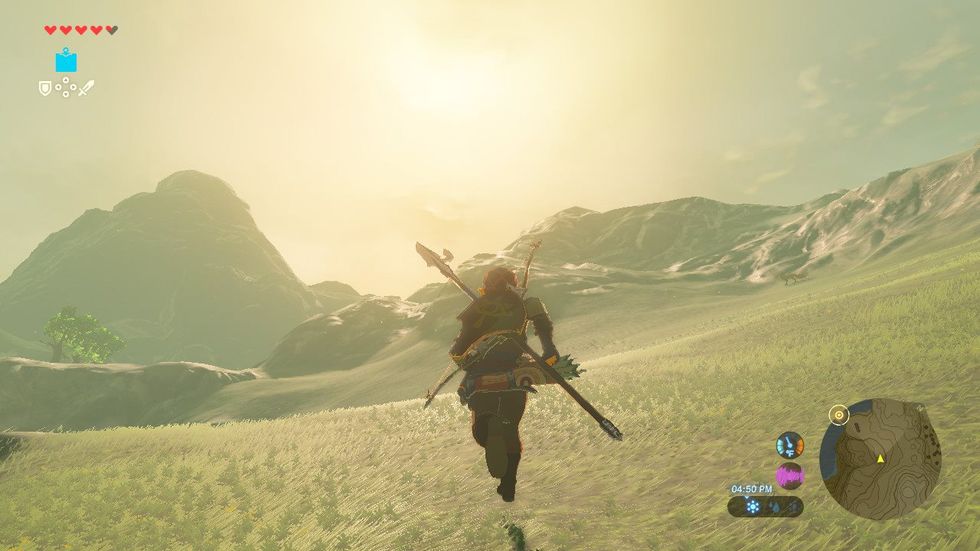980x551 pixels.
Task: Open the shield quick-select icon
Action: (x=45, y=88)
